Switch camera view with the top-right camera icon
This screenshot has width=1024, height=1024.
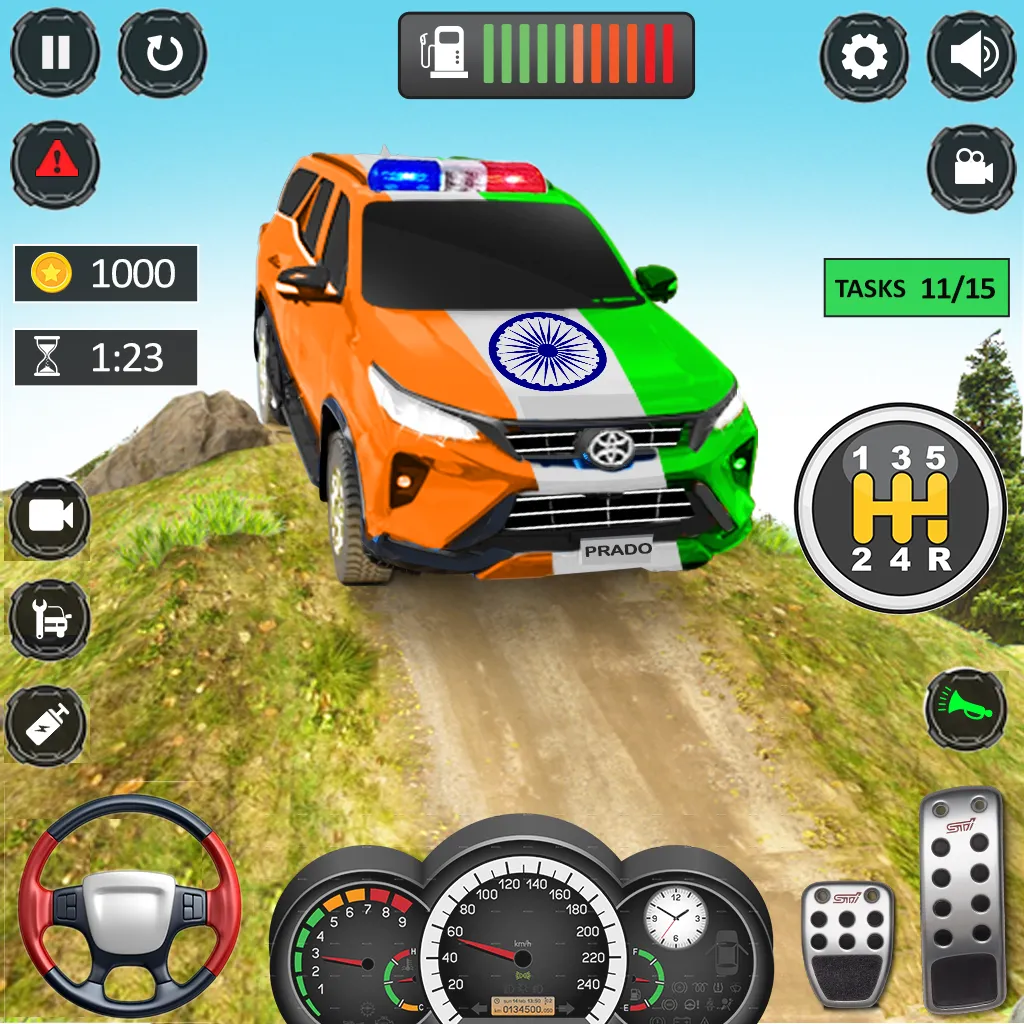pyautogui.click(x=971, y=167)
